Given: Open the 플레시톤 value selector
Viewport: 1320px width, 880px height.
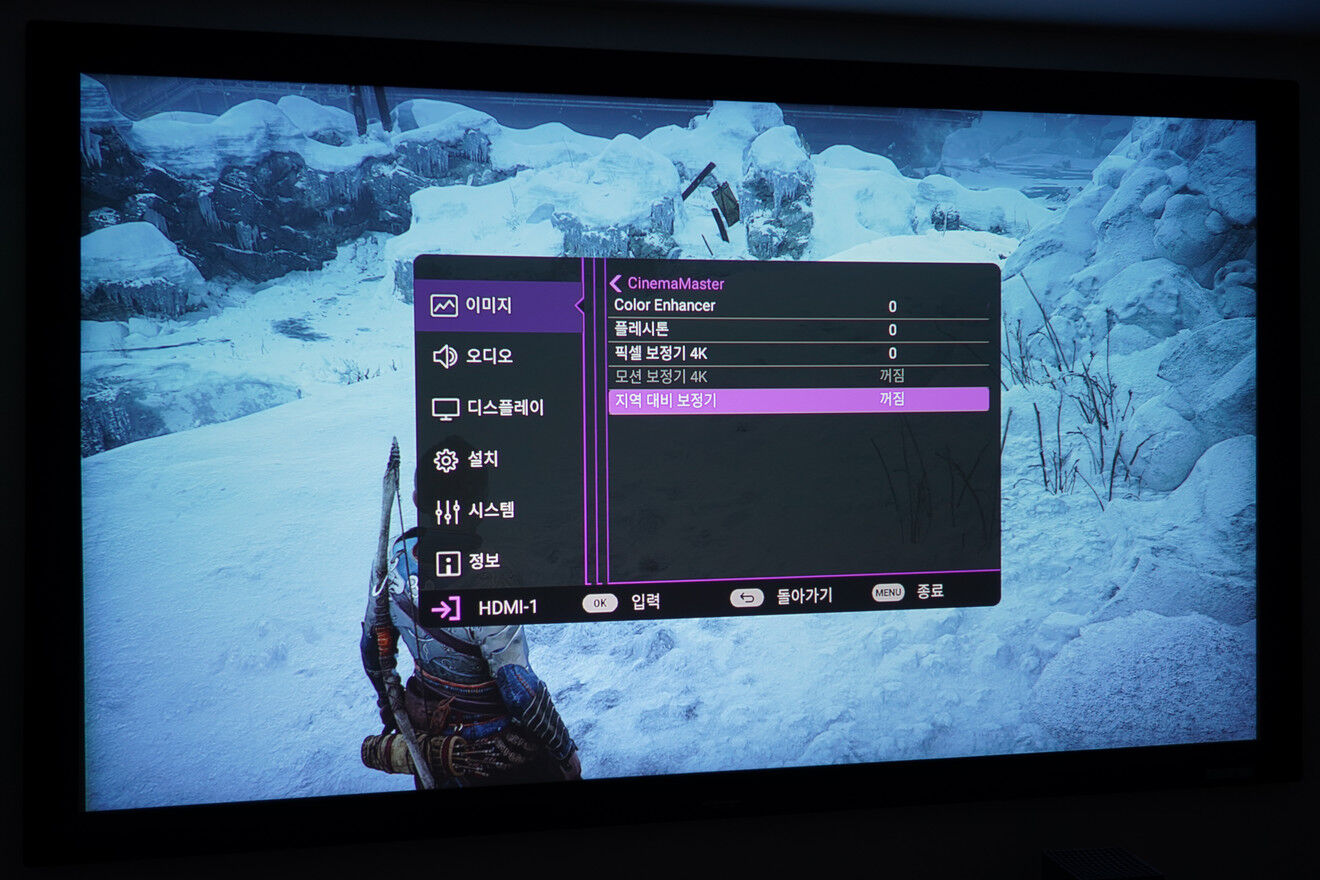Looking at the screenshot, I should click(793, 329).
